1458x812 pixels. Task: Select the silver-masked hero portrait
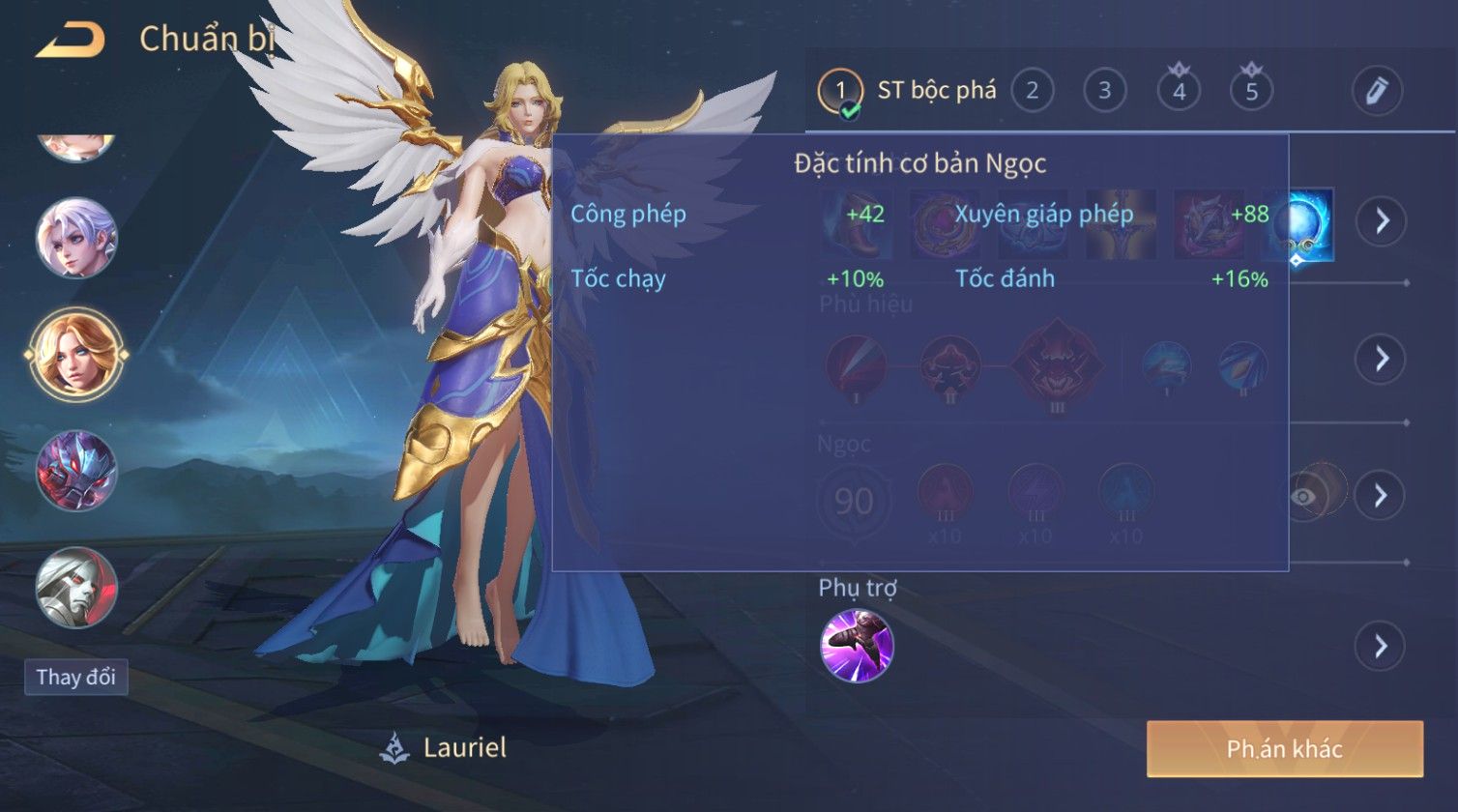tap(76, 587)
